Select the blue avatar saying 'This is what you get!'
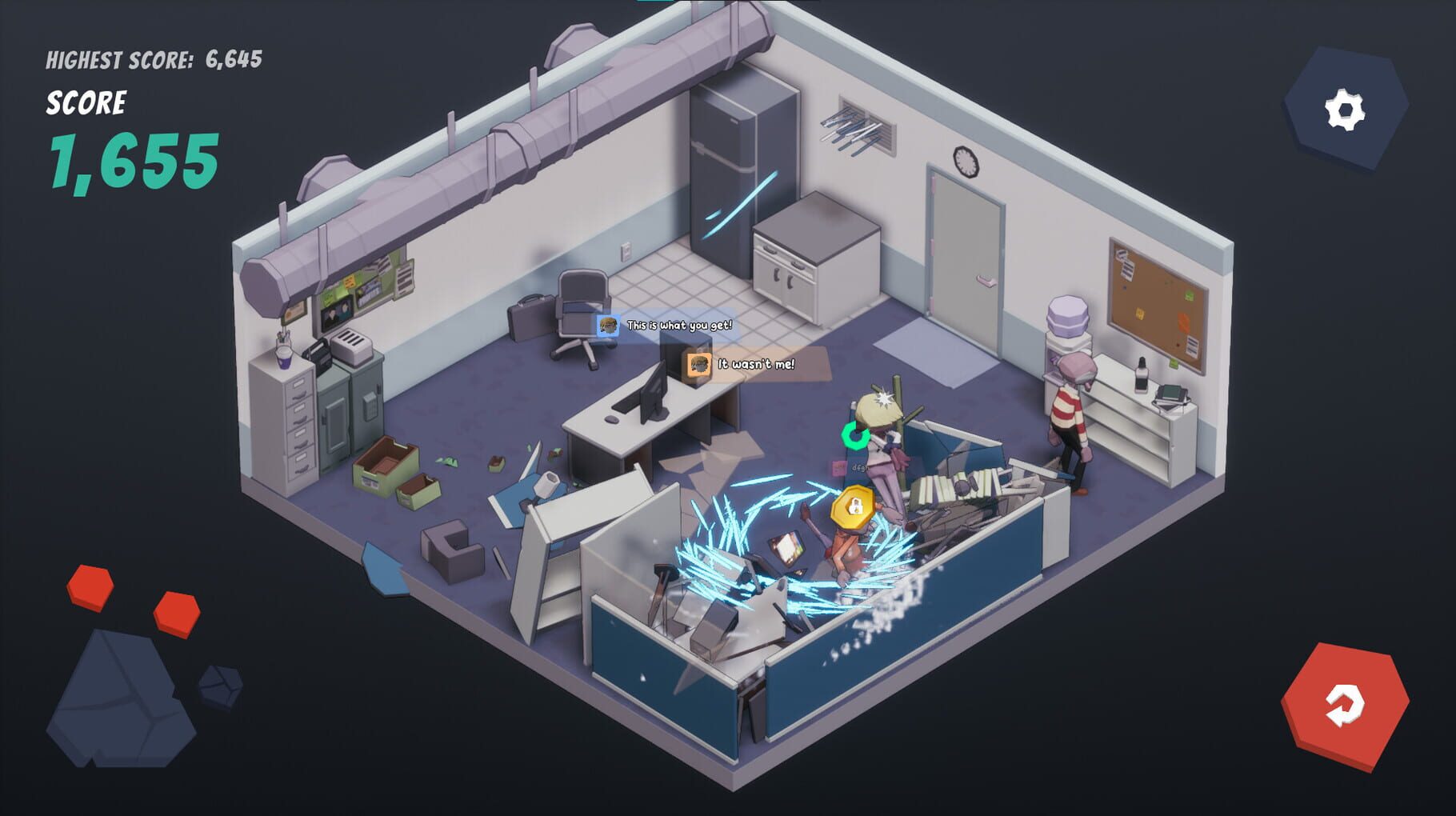 click(x=608, y=326)
